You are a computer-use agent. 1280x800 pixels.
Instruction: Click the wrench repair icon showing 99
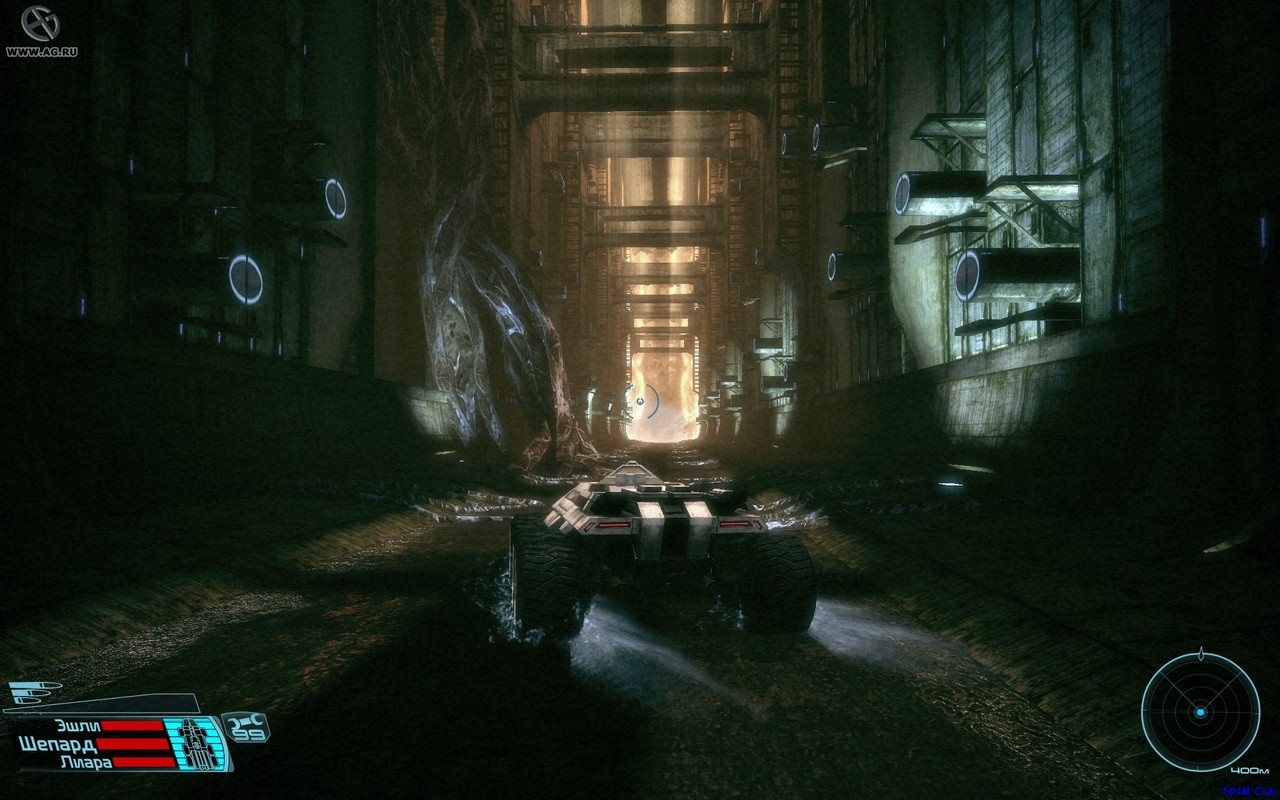(245, 726)
